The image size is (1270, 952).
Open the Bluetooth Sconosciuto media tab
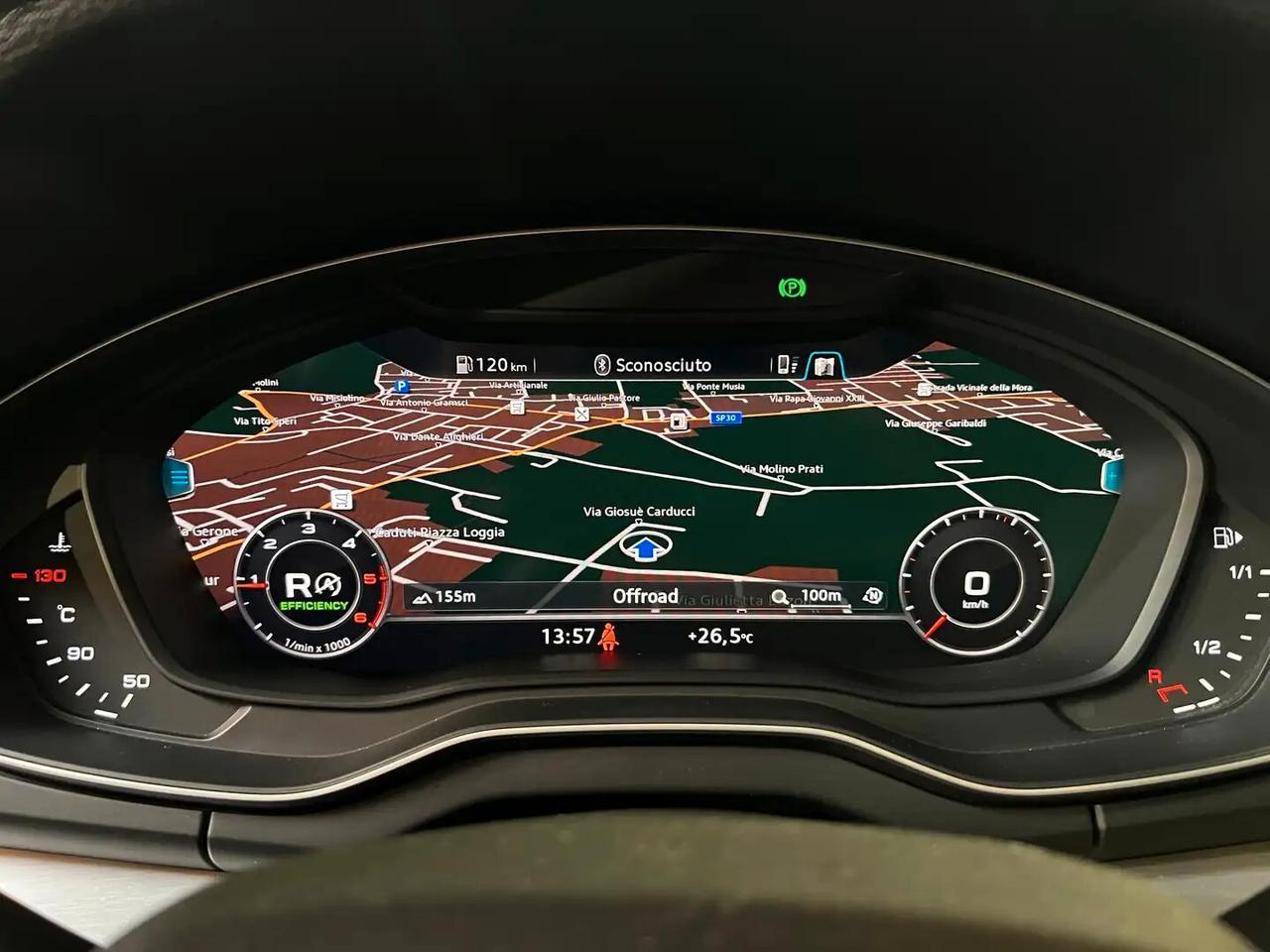point(654,365)
